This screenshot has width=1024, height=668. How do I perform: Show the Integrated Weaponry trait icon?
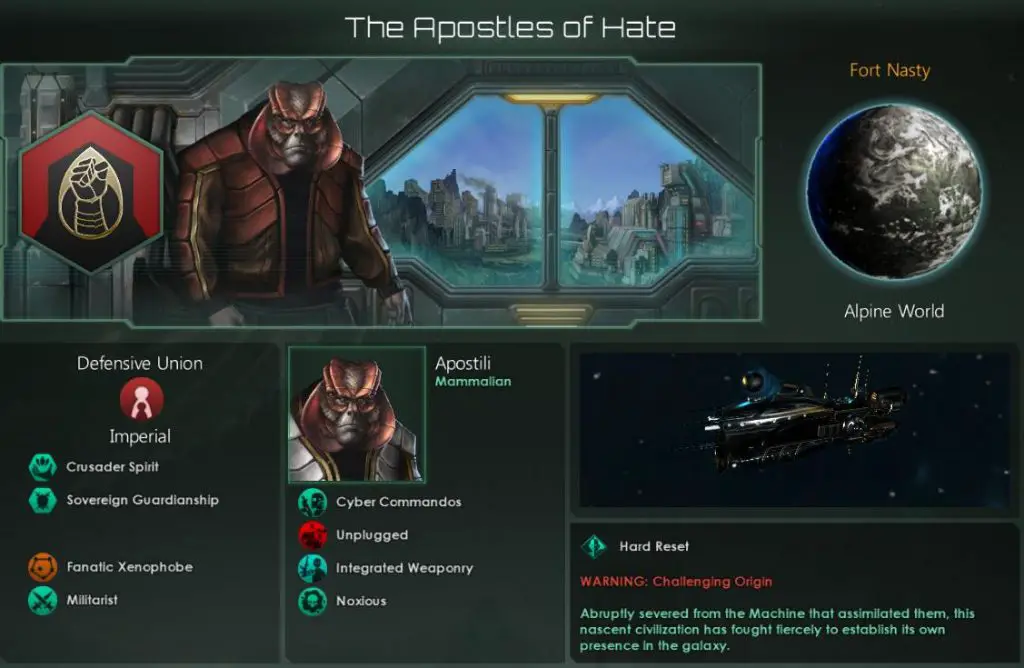point(312,568)
